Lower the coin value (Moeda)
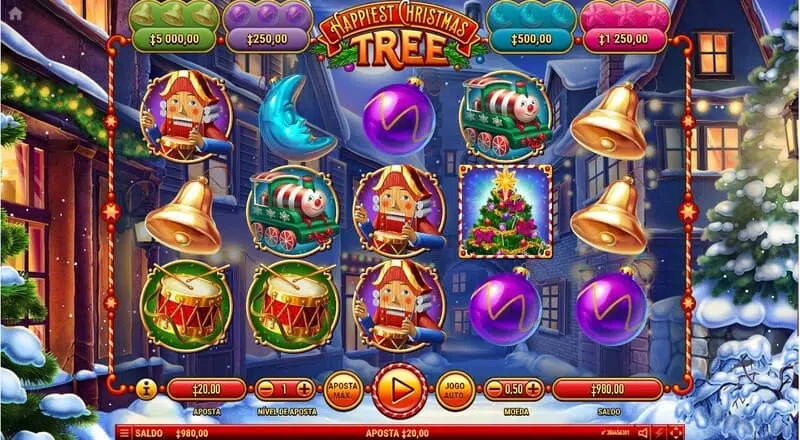Viewport: 800px width, 440px height. [x=494, y=389]
